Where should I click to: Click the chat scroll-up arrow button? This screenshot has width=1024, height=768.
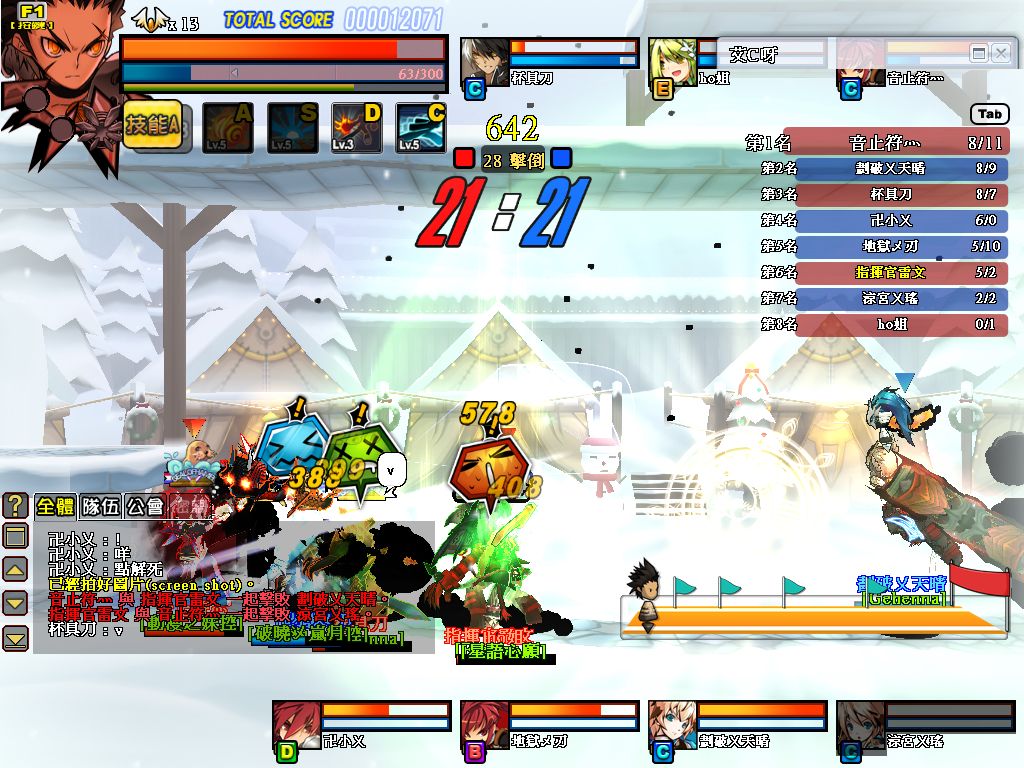click(x=15, y=570)
